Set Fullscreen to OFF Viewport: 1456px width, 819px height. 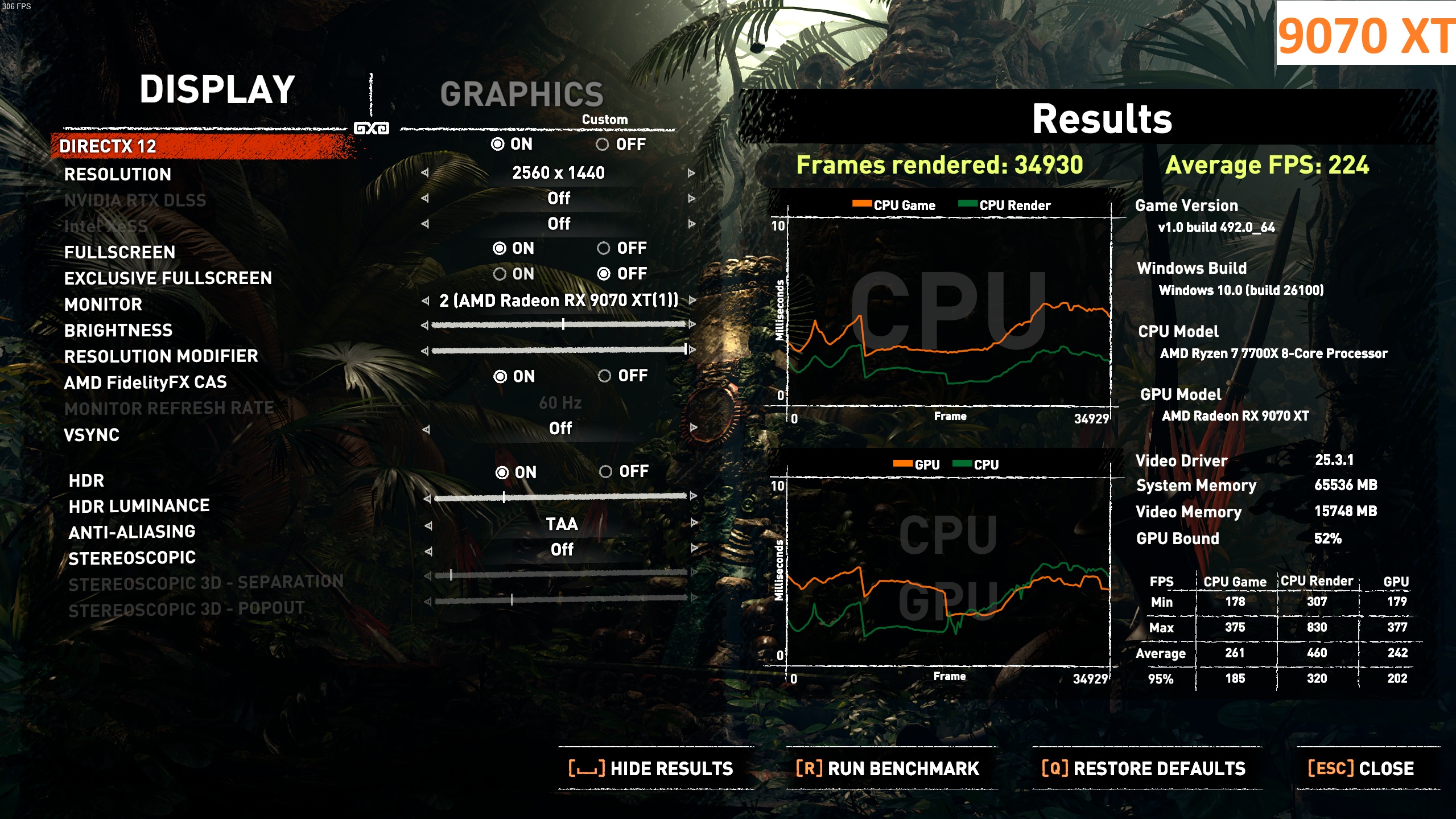pyautogui.click(x=604, y=248)
